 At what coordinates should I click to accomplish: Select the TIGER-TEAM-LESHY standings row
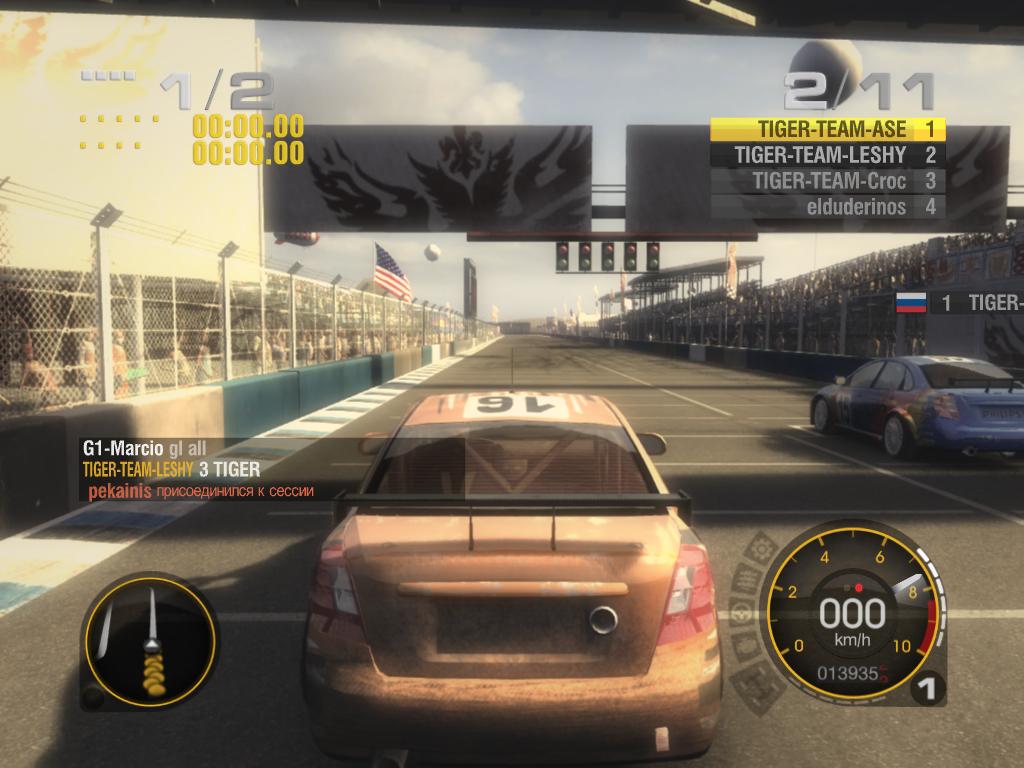(828, 155)
